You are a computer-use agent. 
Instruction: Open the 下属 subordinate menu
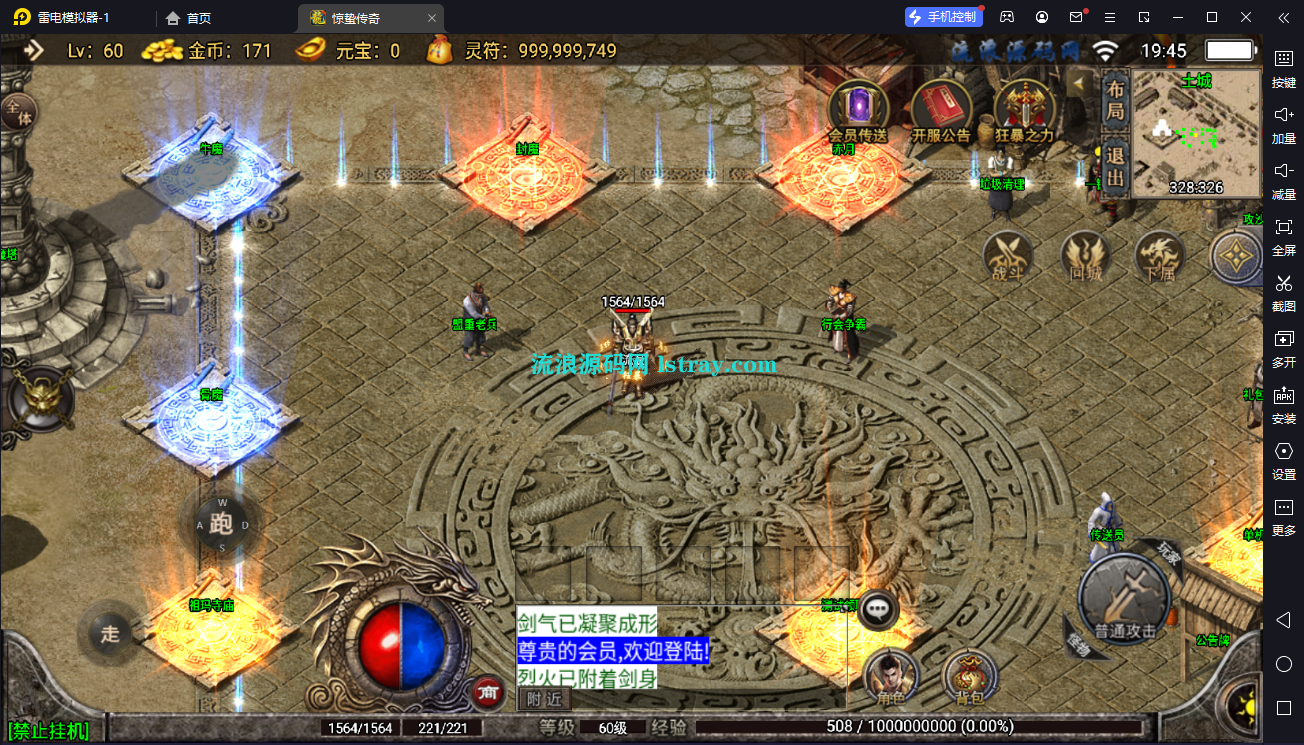[x=1160, y=256]
